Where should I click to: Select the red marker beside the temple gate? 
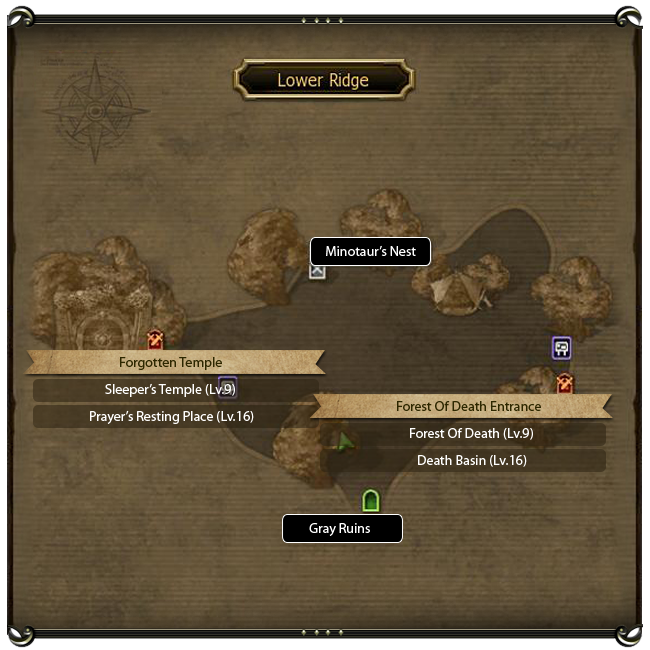[x=155, y=340]
